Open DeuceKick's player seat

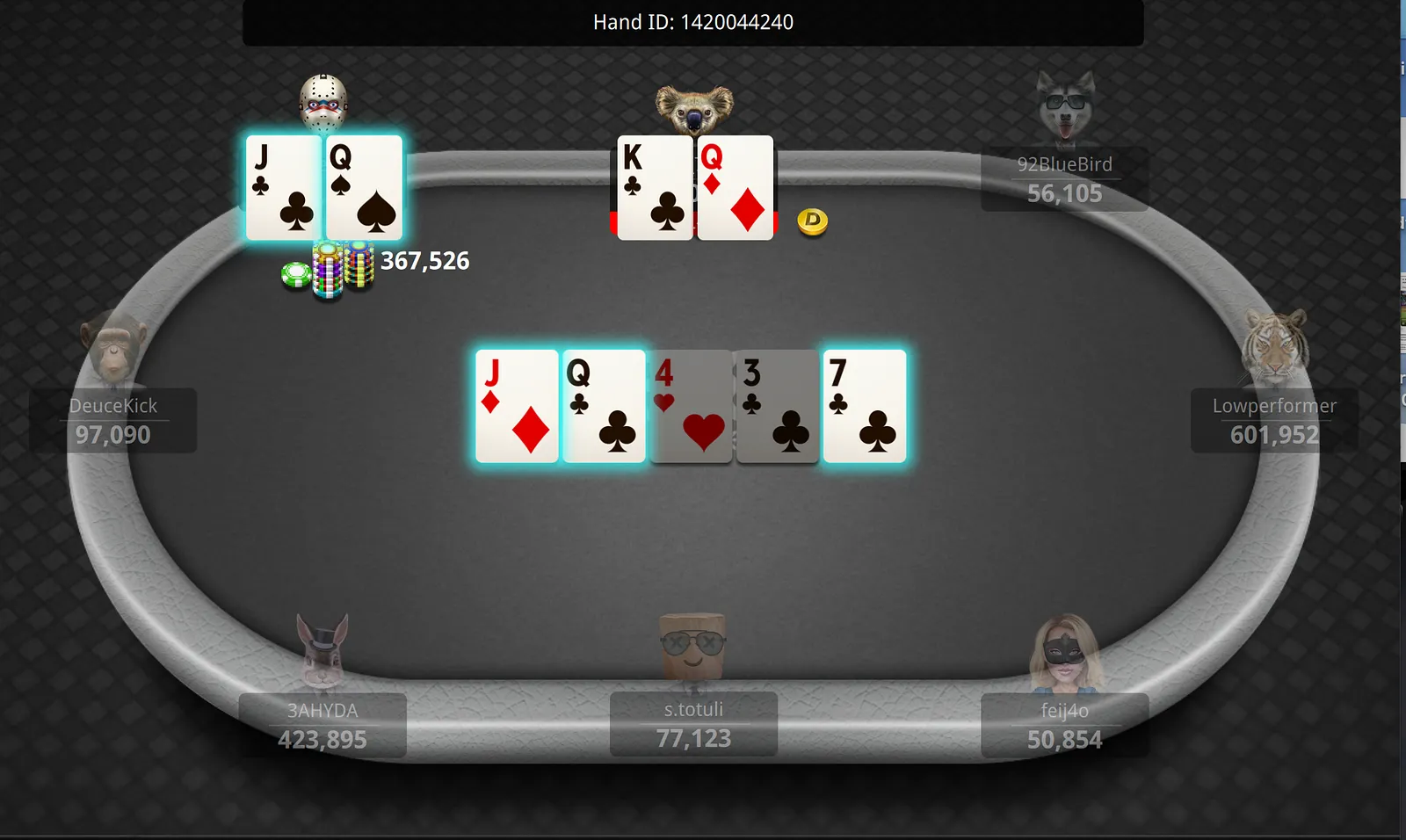[x=113, y=420]
